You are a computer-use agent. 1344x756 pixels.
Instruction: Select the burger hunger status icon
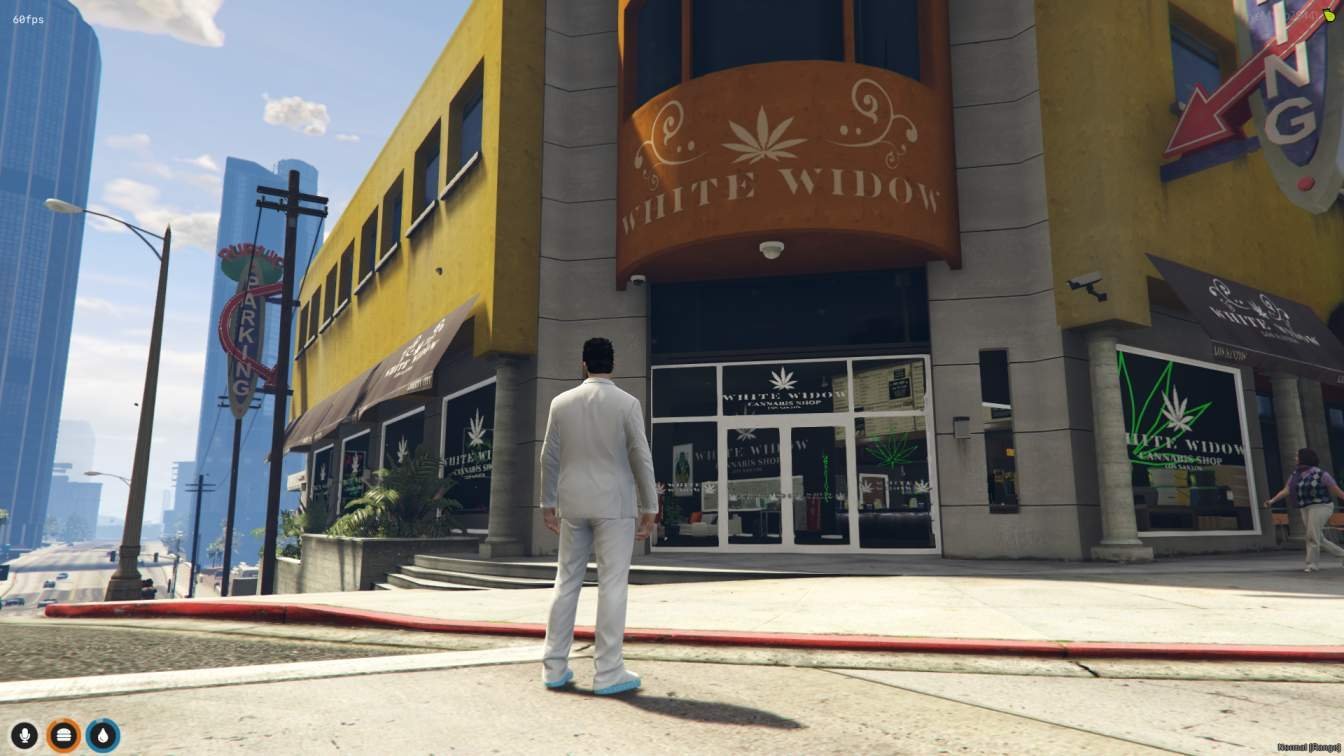[63, 736]
